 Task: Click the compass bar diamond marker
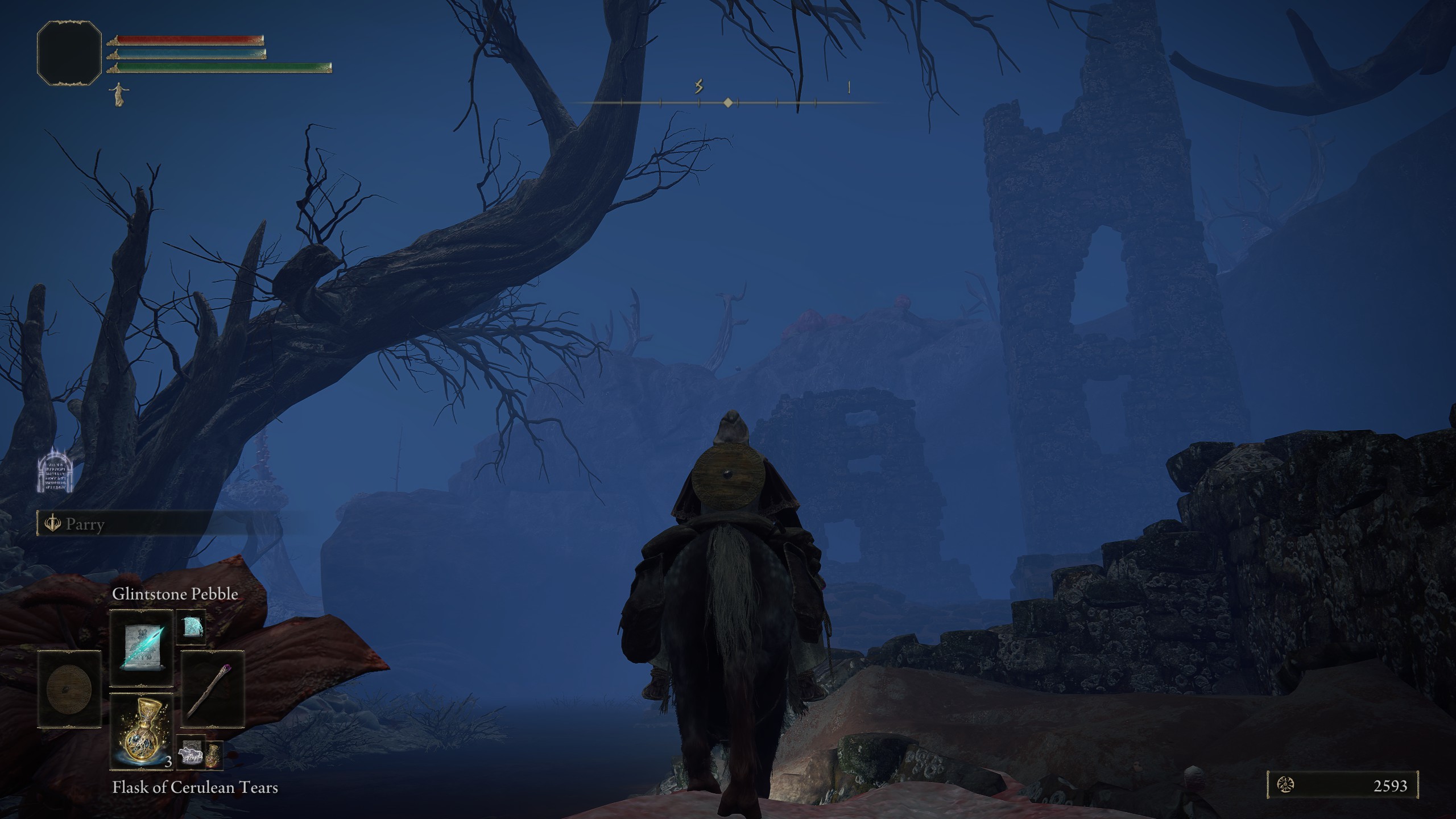(728, 103)
